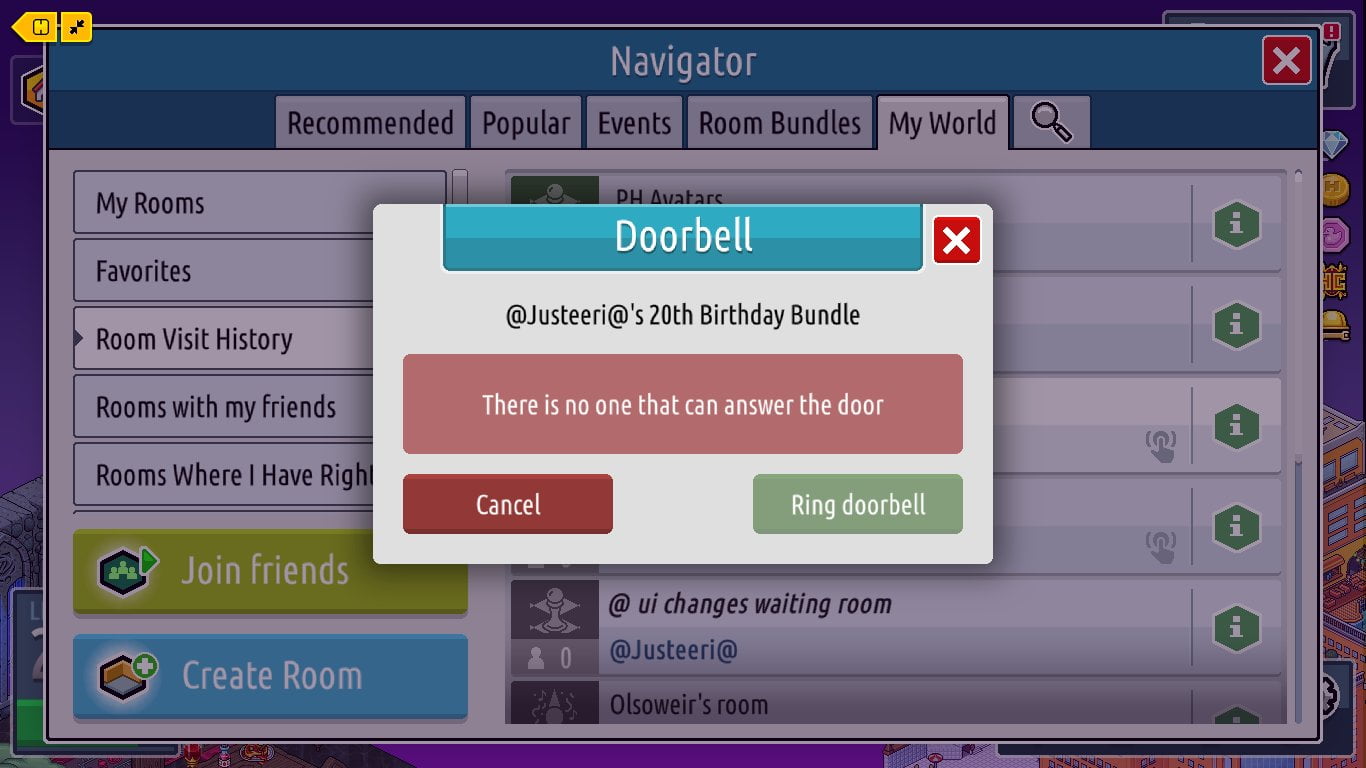The height and width of the screenshot is (768, 1366).
Task: Create a new room
Action: pos(270,676)
